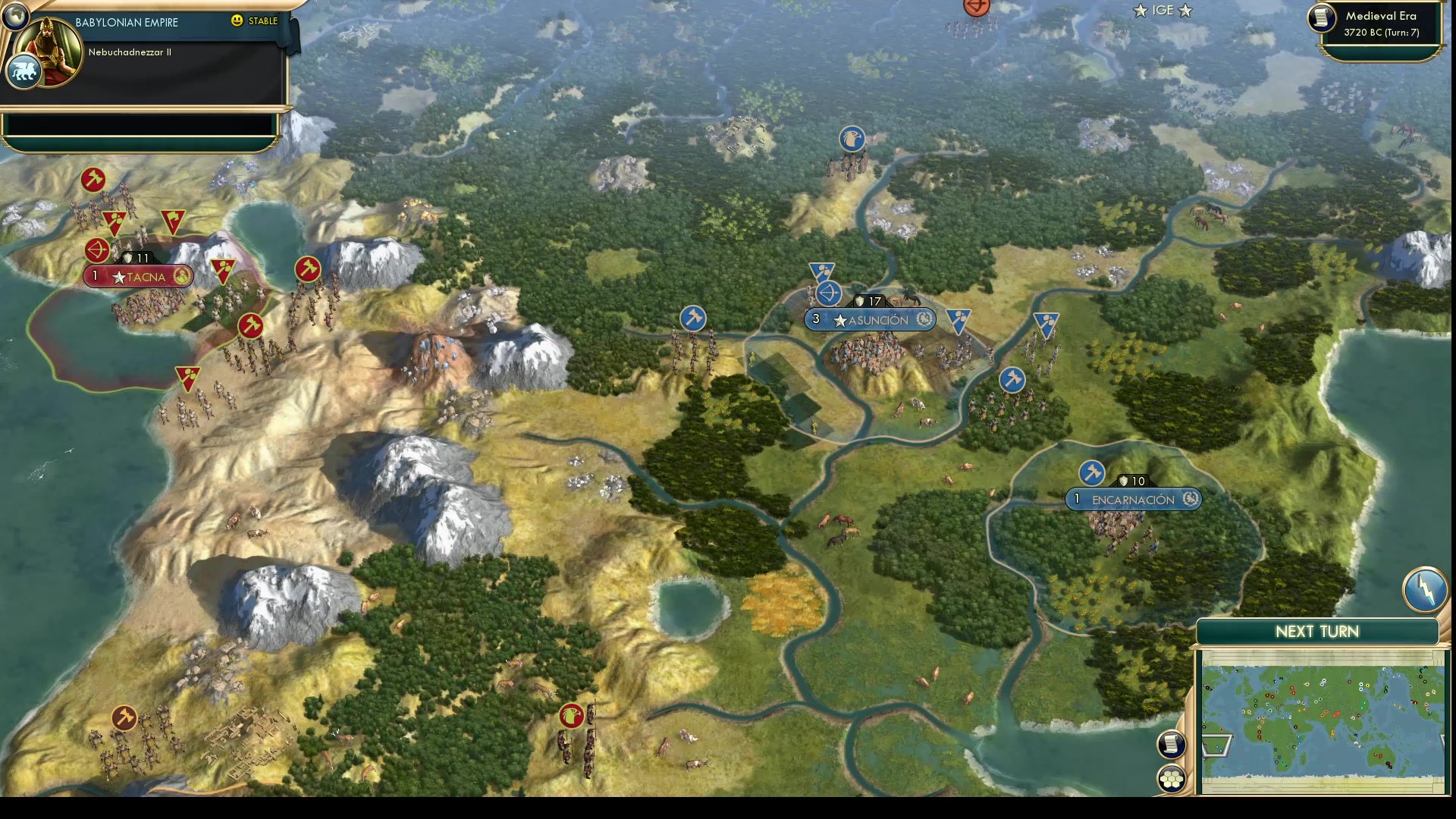Viewport: 1456px width, 819px height.
Task: Expand the Asunción city banner
Action: (x=869, y=319)
